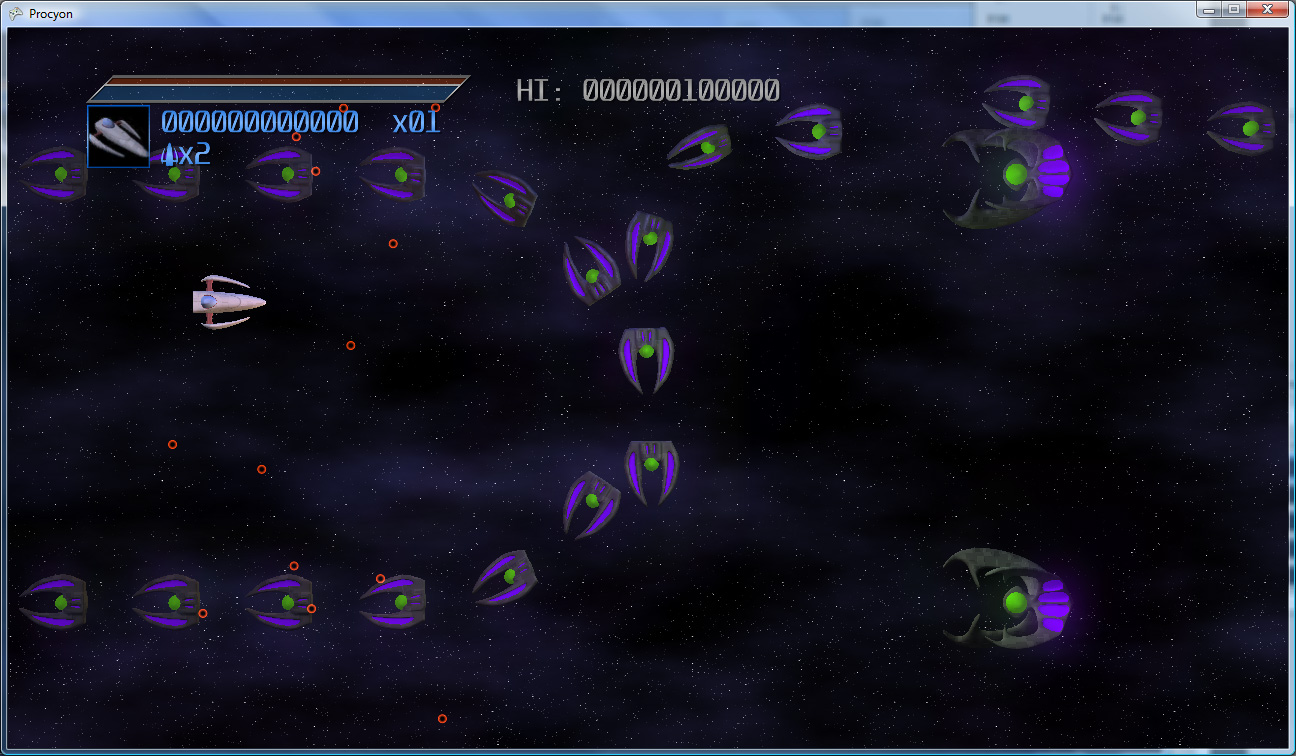Click the missile x2 indicator icon
Viewport: 1296px width, 756px height.
tap(168, 155)
